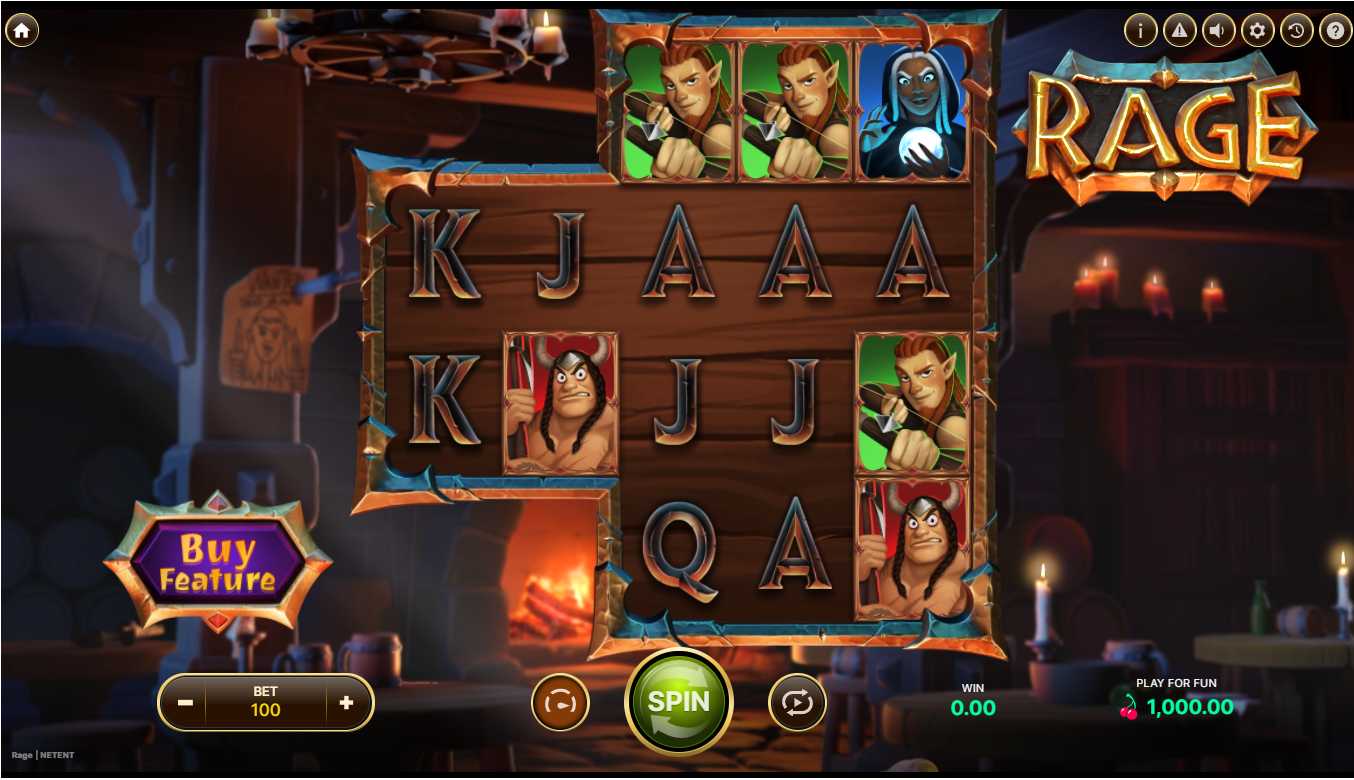
Task: Open the game info (i) panel
Action: pos(1140,31)
